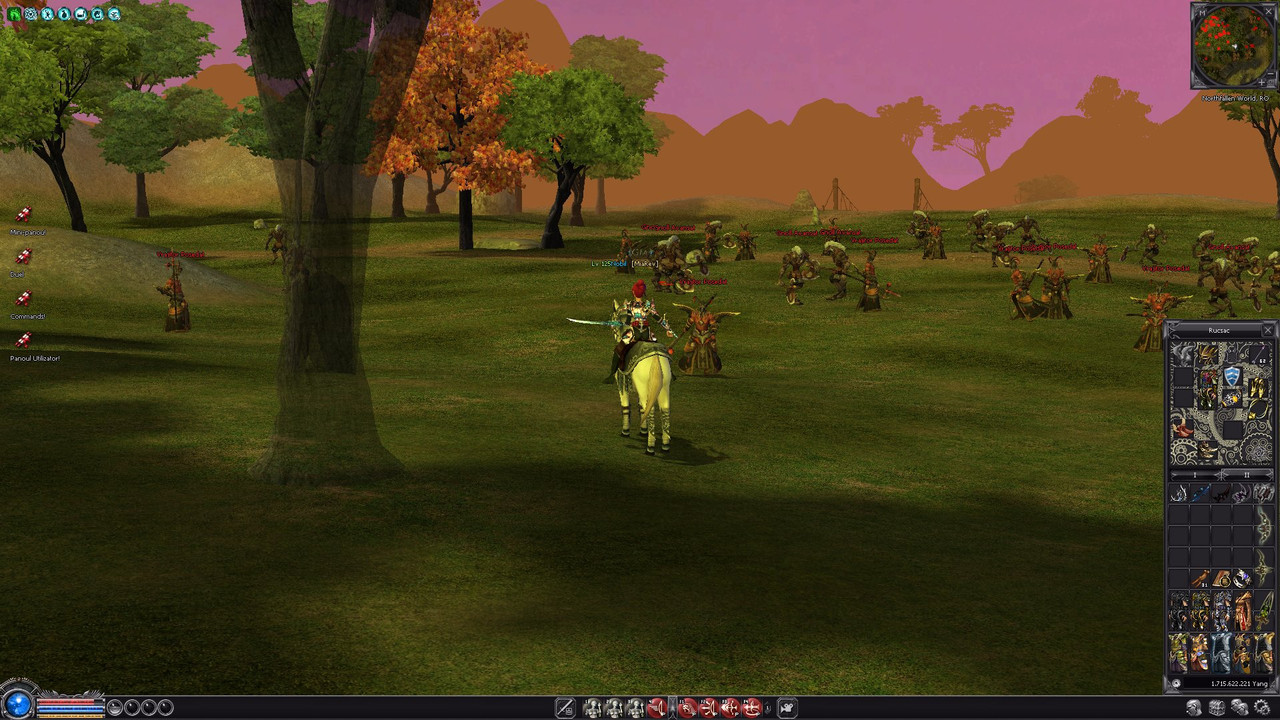
Task: Switch to inventory page I
Action: (1194, 474)
